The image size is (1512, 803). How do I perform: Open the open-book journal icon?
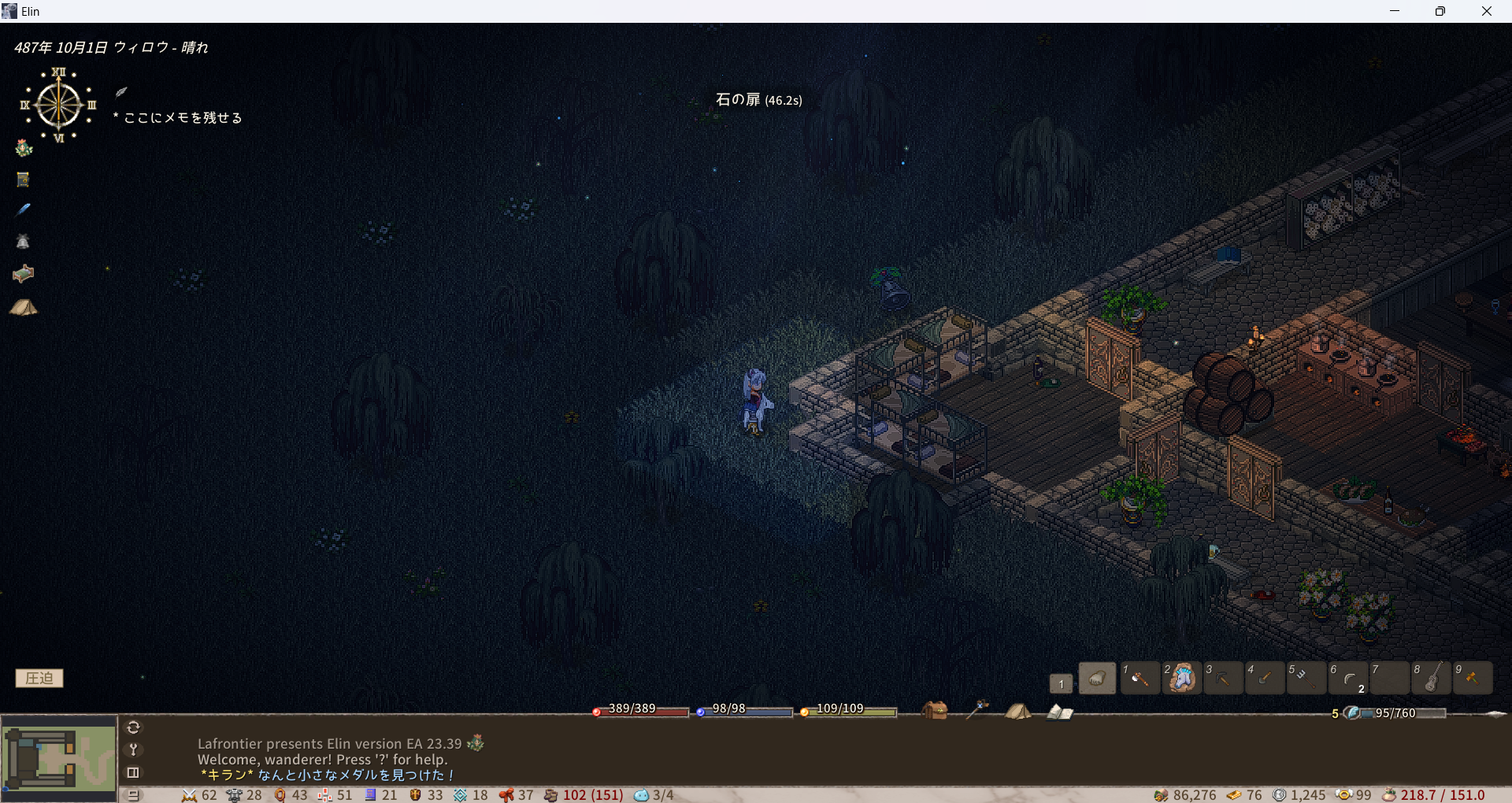pos(1059,712)
